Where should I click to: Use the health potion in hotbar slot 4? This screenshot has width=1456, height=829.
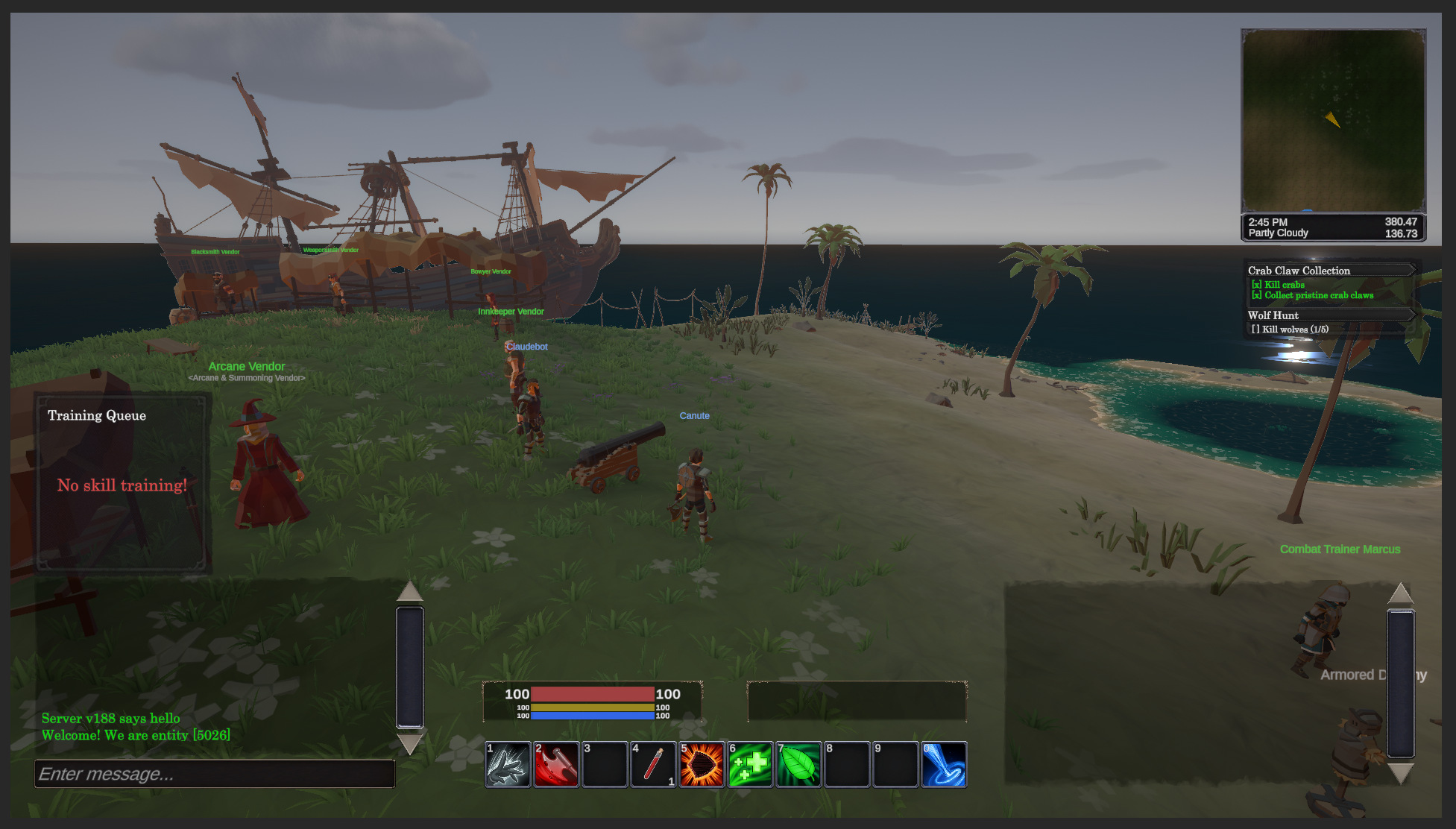[654, 764]
